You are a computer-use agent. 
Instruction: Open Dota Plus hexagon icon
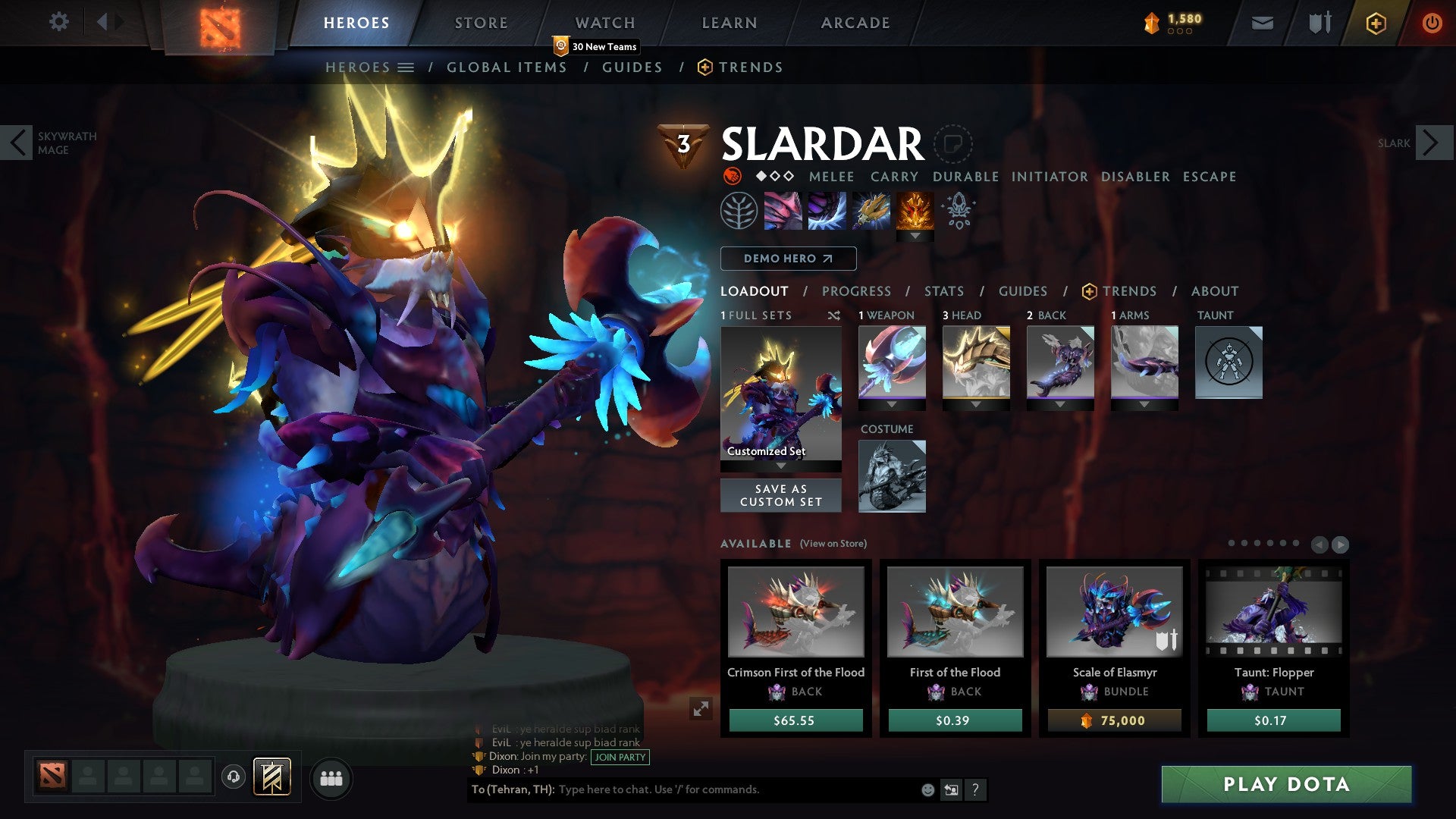pos(1376,23)
